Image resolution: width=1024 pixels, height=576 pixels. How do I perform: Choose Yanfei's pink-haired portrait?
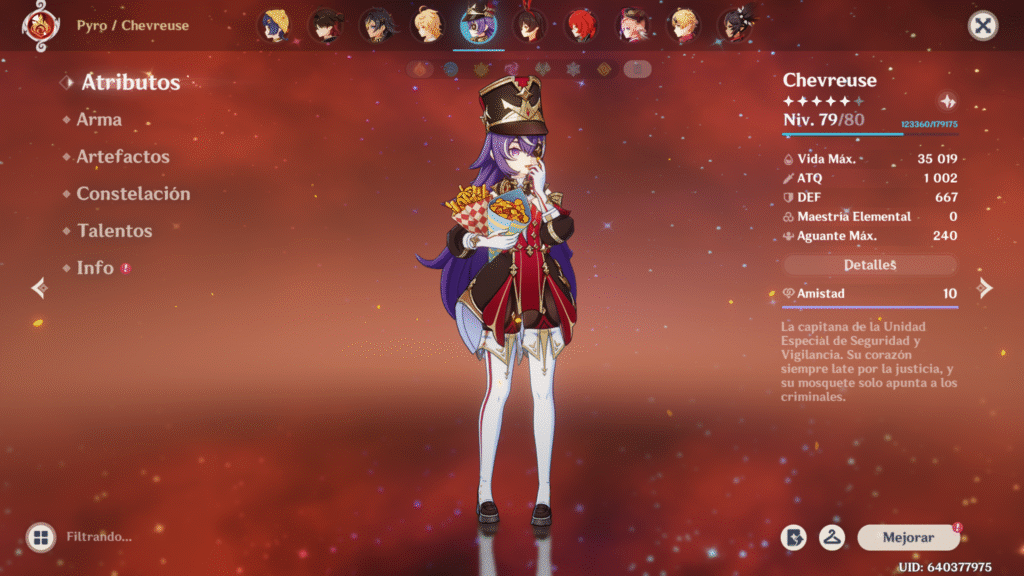click(632, 26)
